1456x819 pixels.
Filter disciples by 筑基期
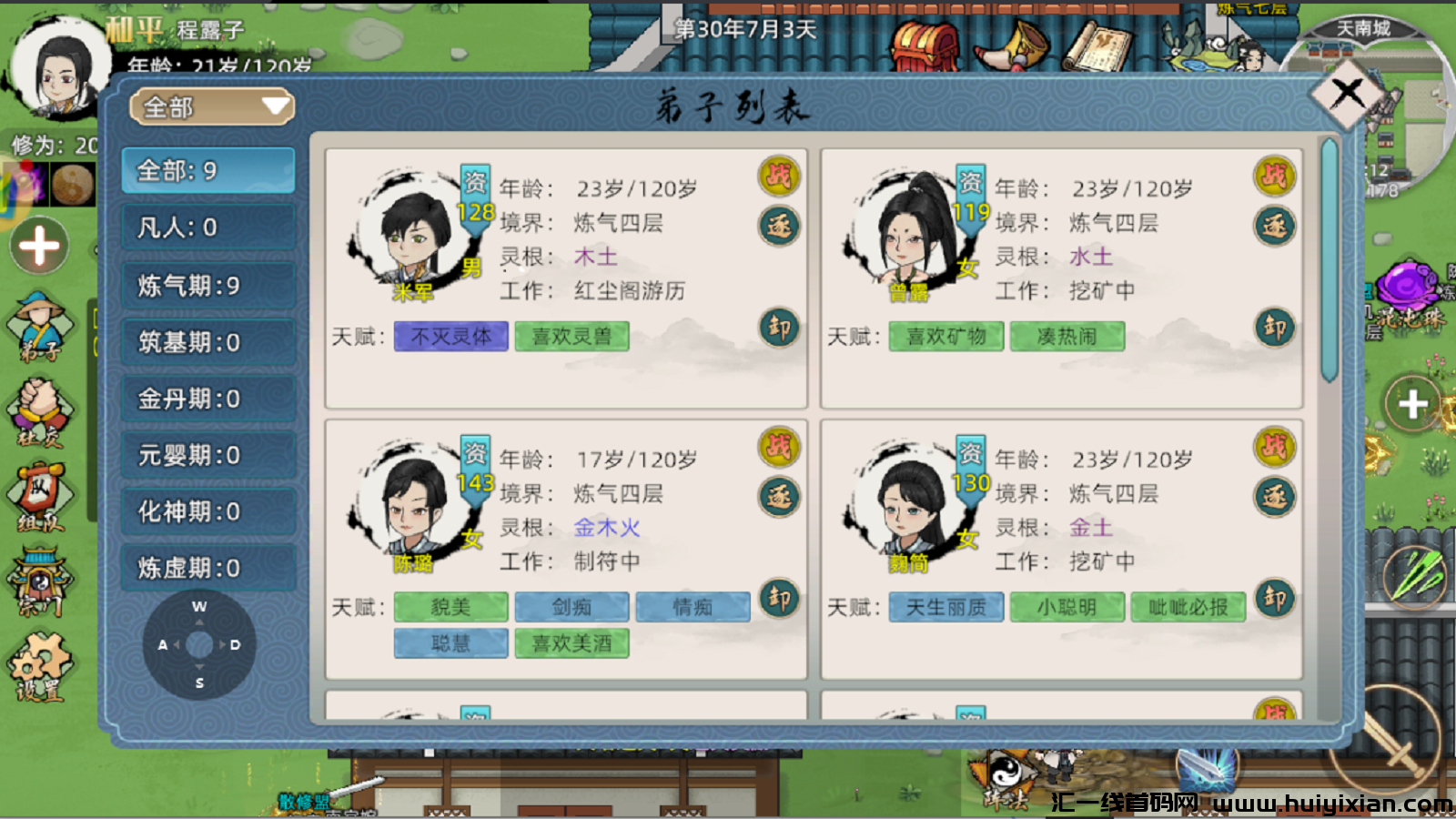[x=208, y=342]
